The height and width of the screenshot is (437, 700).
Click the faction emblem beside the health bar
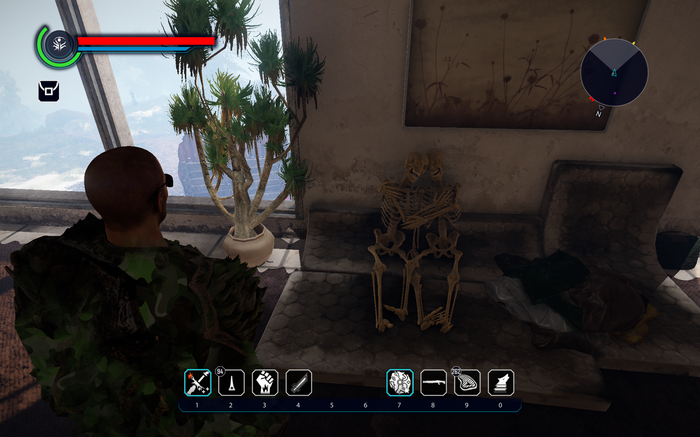59,45
